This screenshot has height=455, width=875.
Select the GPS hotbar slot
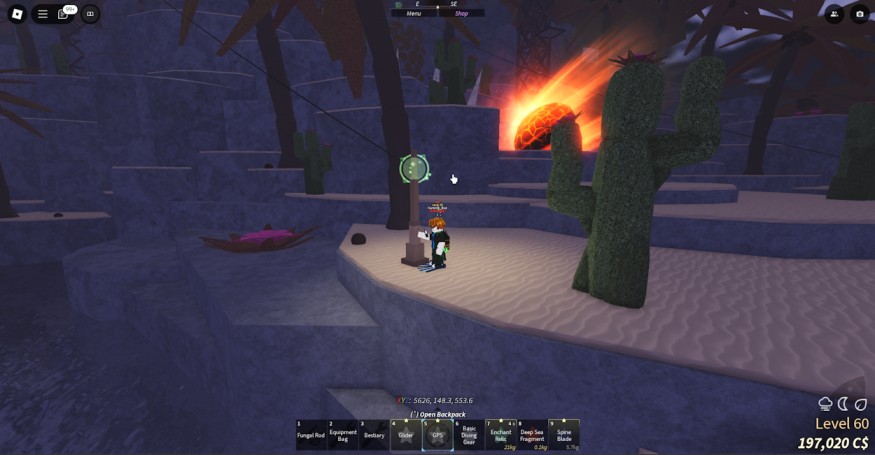[x=437, y=435]
